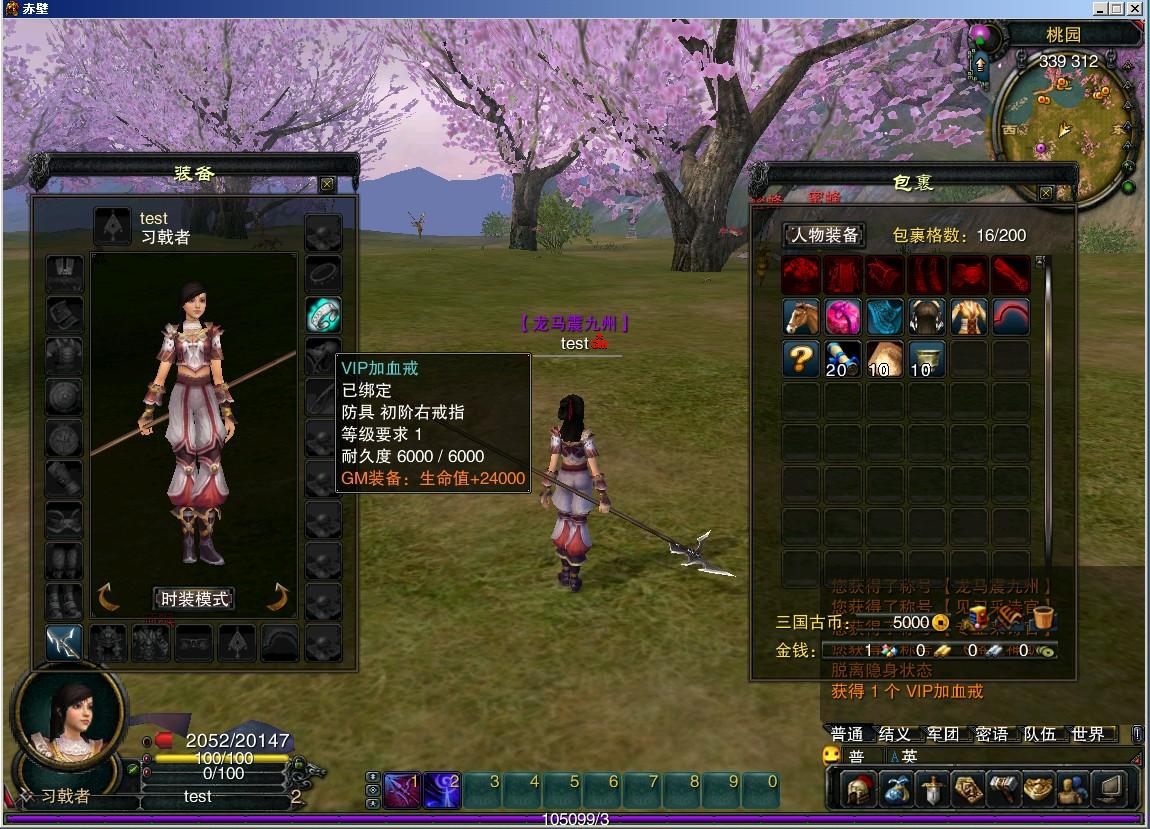Click the 人物装备 button in the bag
Image resolution: width=1150 pixels, height=829 pixels.
(x=825, y=235)
